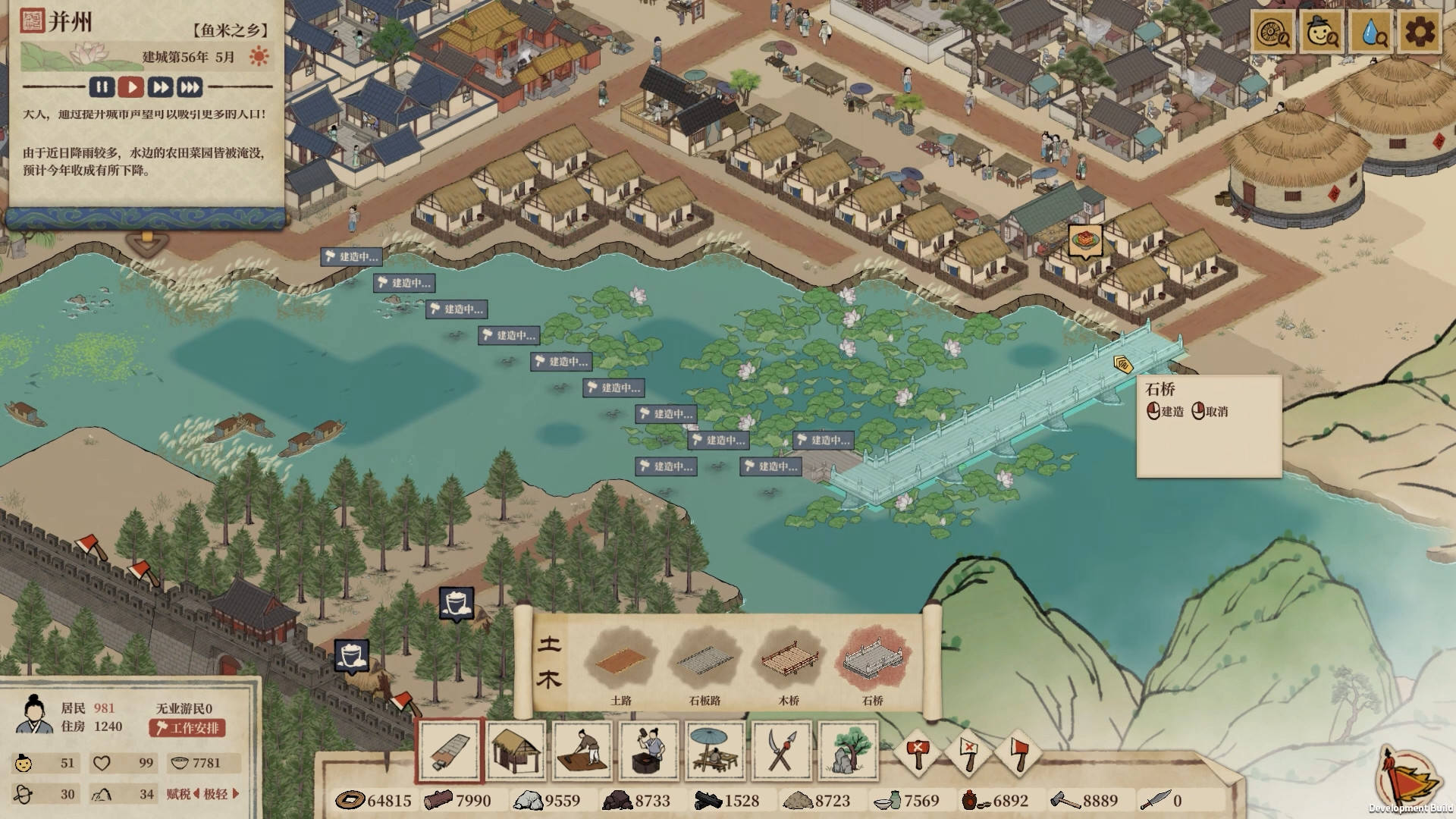The height and width of the screenshot is (819, 1456).
Task: Activate double fast-forward speed
Action: click(x=160, y=87)
